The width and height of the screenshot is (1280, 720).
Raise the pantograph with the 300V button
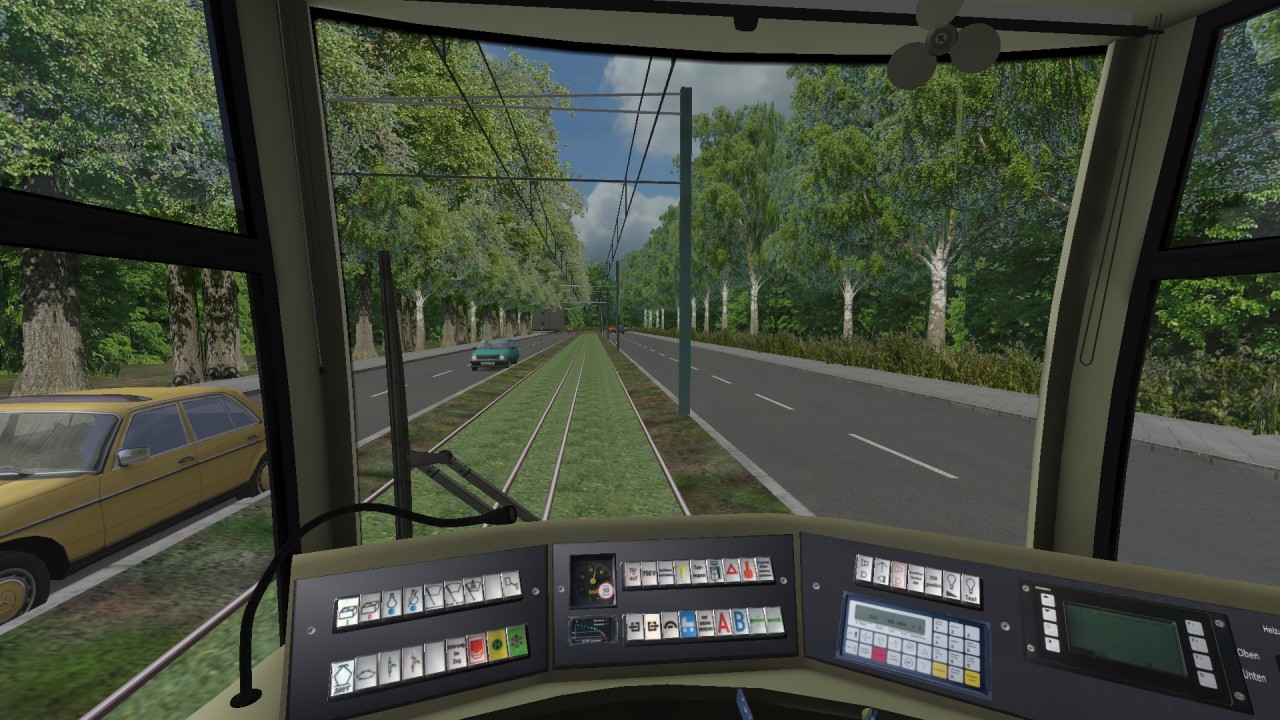pyautogui.click(x=342, y=676)
